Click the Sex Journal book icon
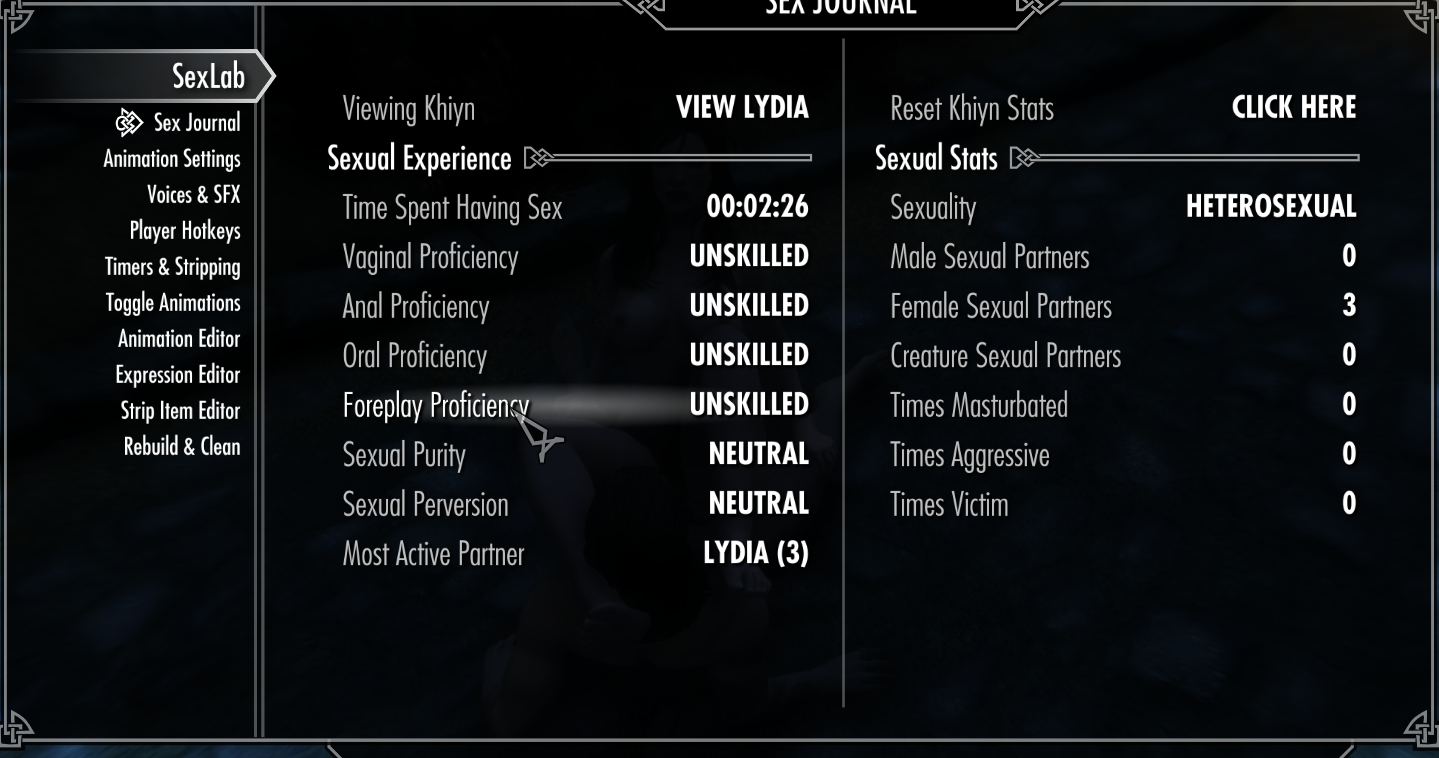The height and width of the screenshot is (758, 1439). (128, 121)
